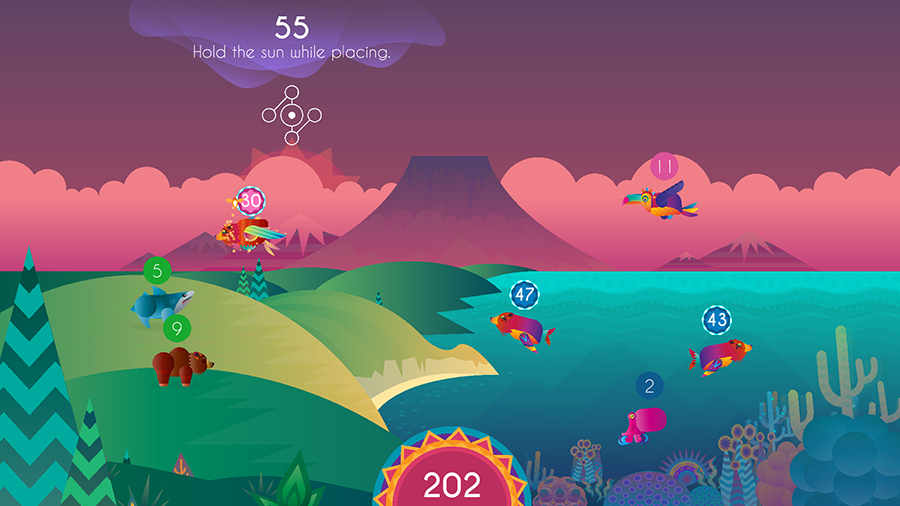Viewport: 900px width, 506px height.
Task: Select the badge numbered 30
Action: (251, 201)
